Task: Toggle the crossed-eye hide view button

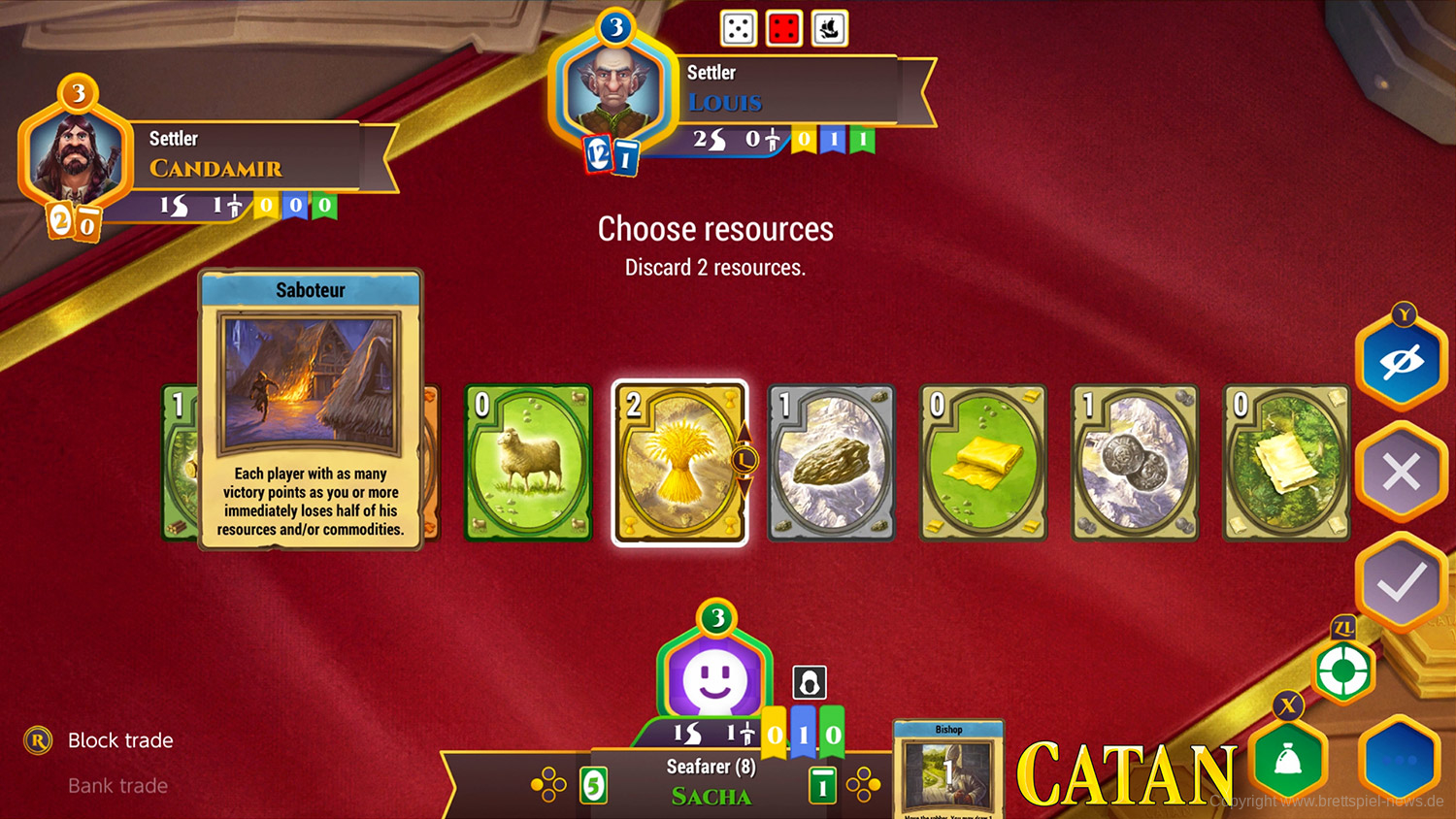Action: pos(1402,363)
